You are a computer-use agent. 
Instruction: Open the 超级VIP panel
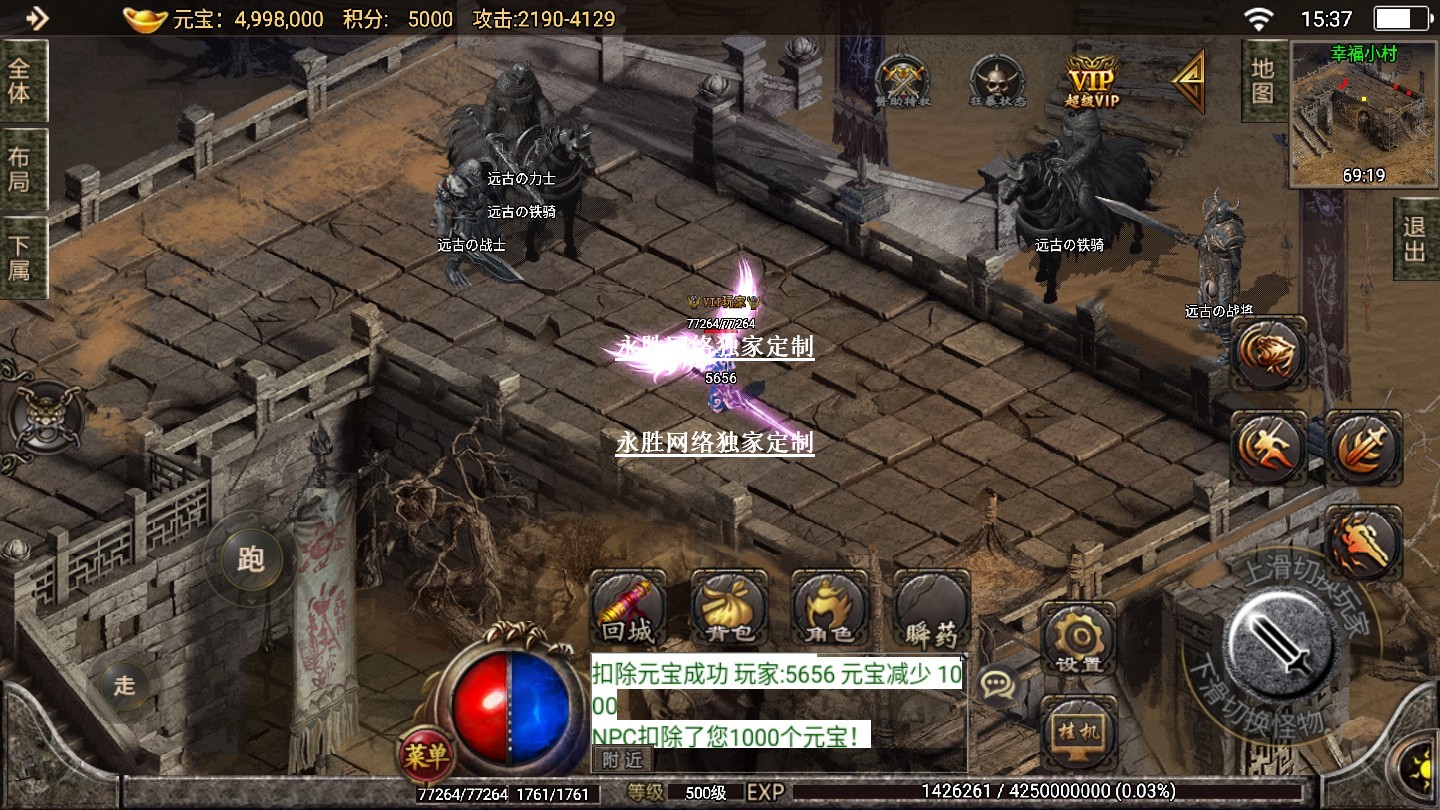(1092, 78)
